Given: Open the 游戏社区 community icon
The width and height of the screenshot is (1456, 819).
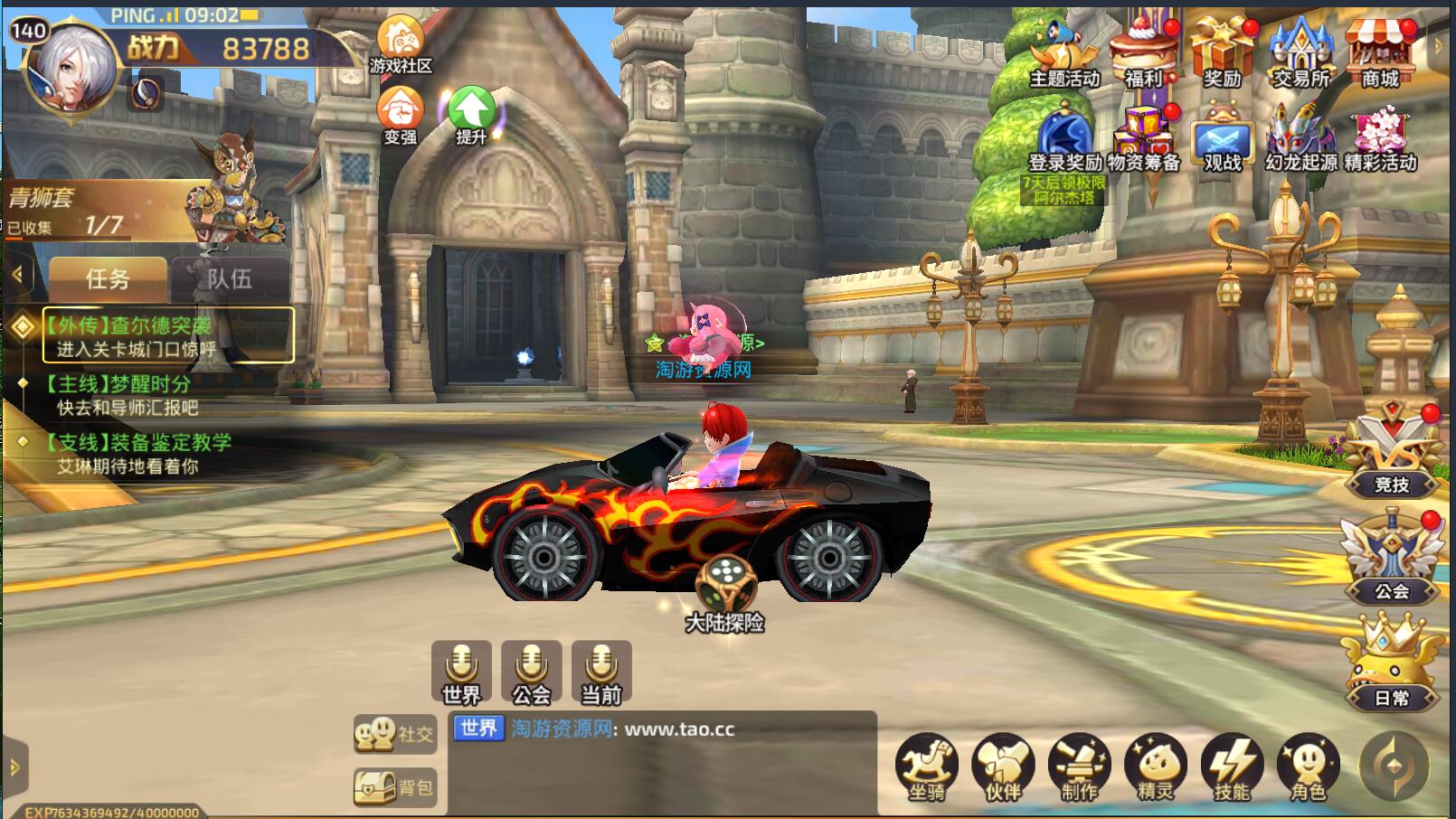Looking at the screenshot, I should [400, 43].
